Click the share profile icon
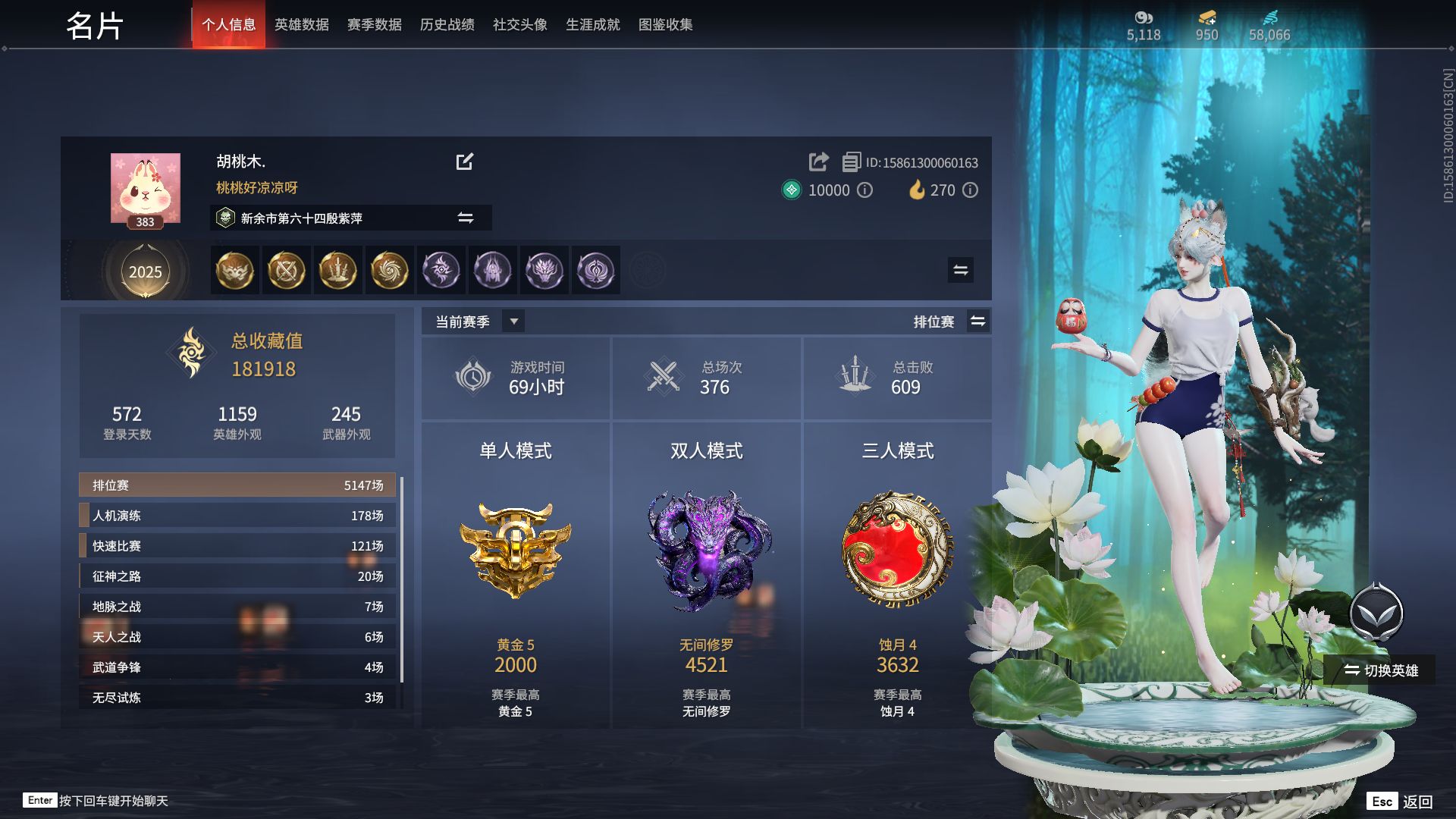The height and width of the screenshot is (819, 1456). [x=818, y=162]
